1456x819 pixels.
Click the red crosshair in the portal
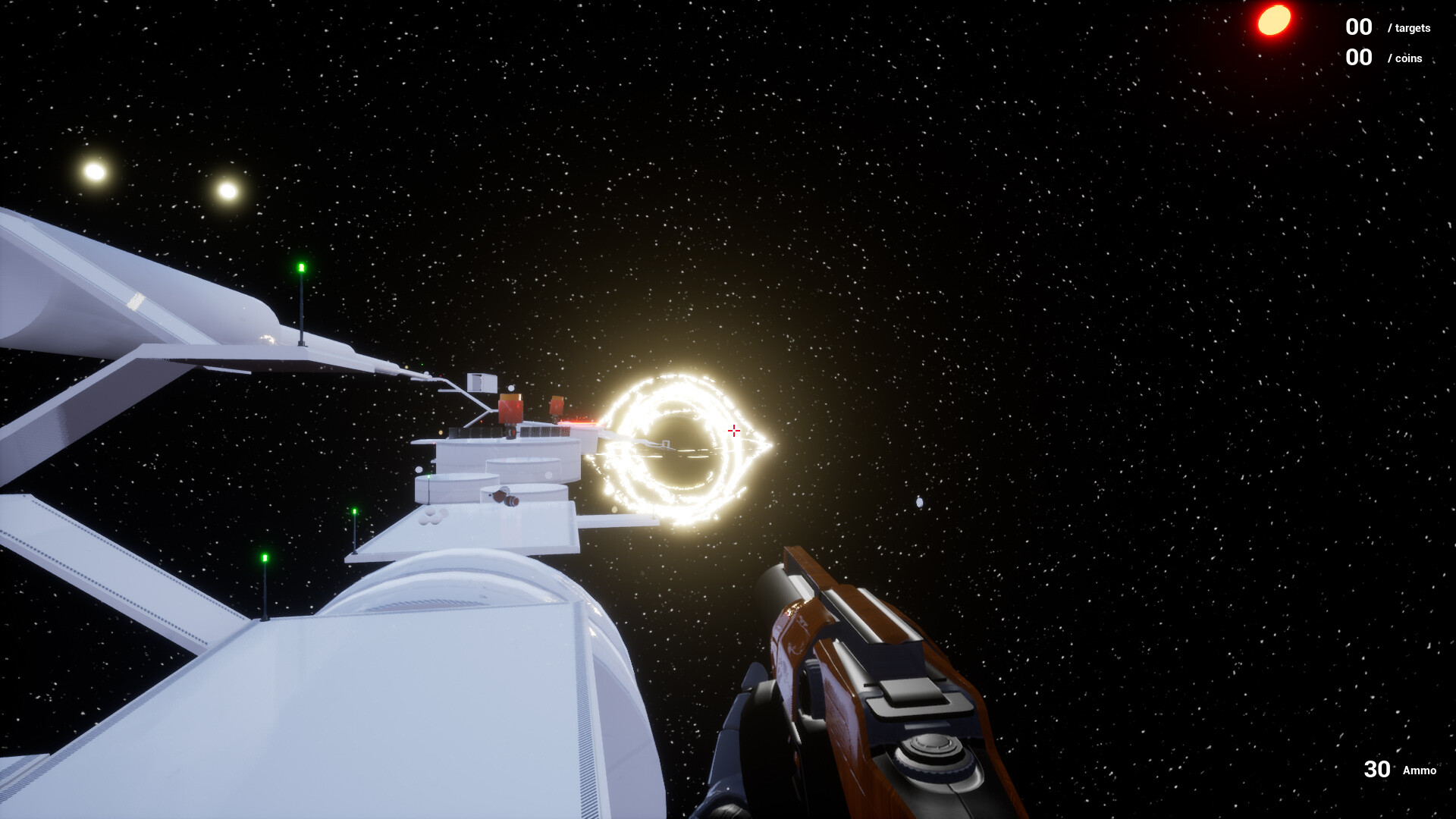click(x=734, y=431)
